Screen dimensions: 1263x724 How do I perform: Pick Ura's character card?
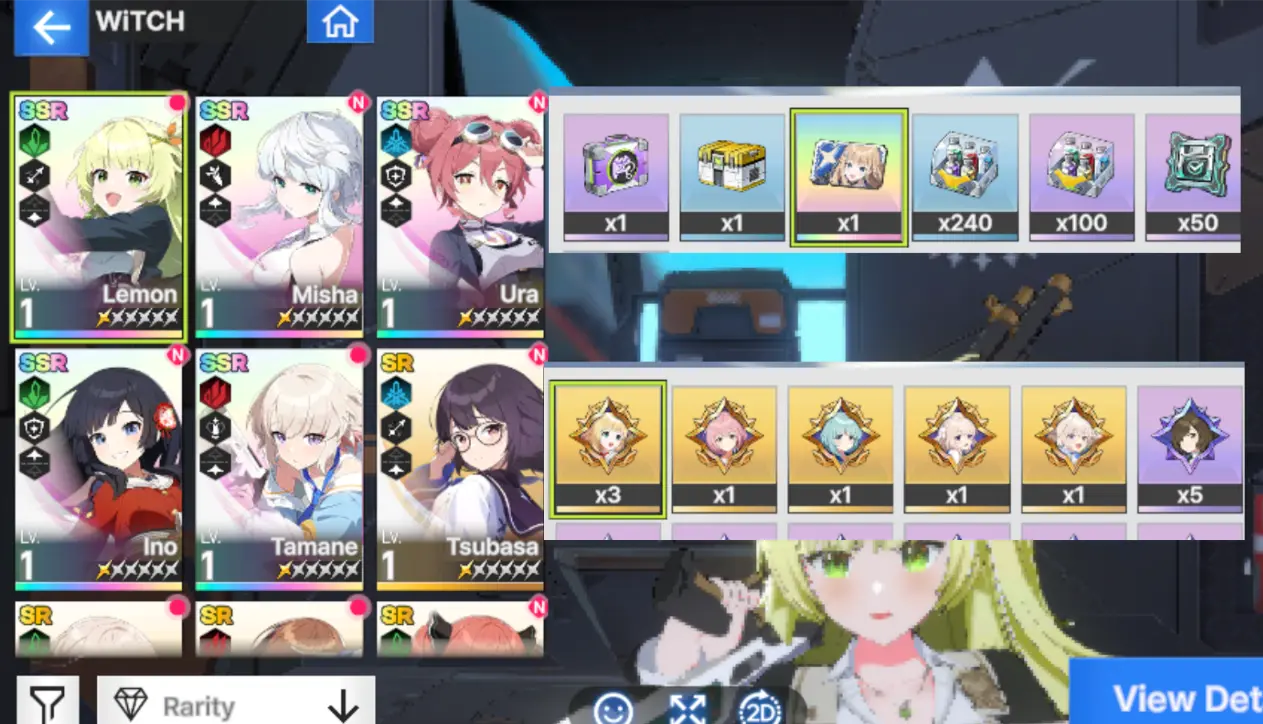460,216
